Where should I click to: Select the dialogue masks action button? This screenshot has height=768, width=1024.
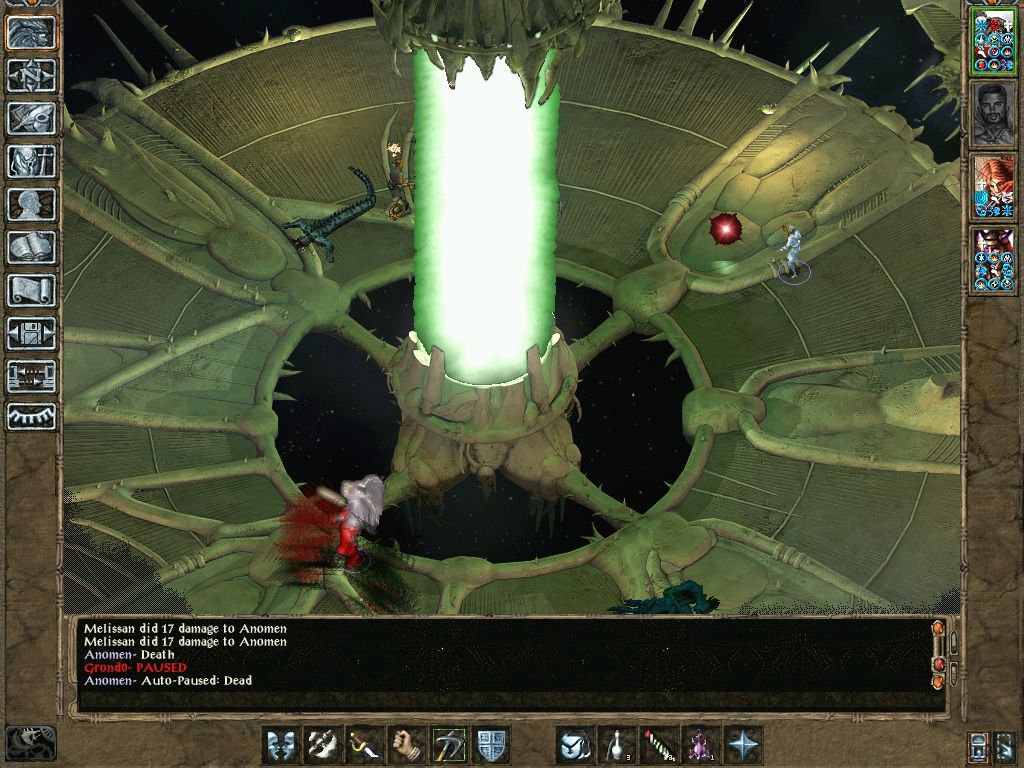tap(281, 745)
